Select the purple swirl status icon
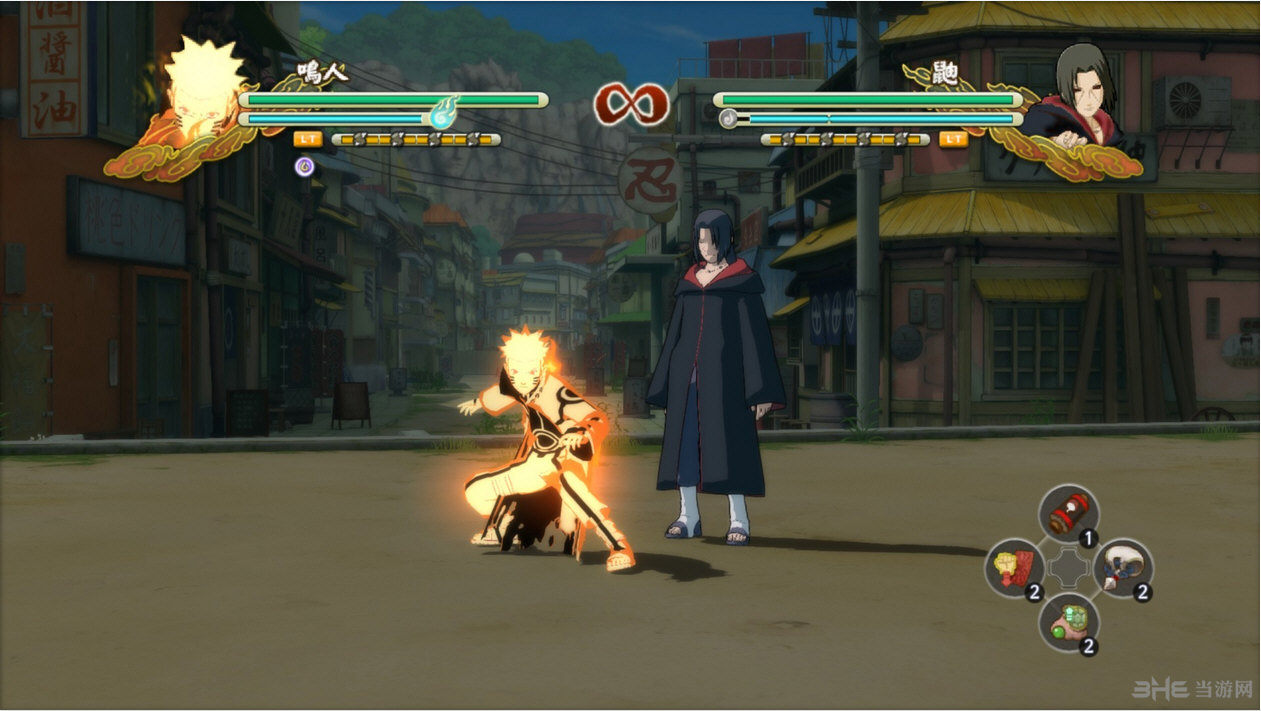1261x711 pixels. 305,167
